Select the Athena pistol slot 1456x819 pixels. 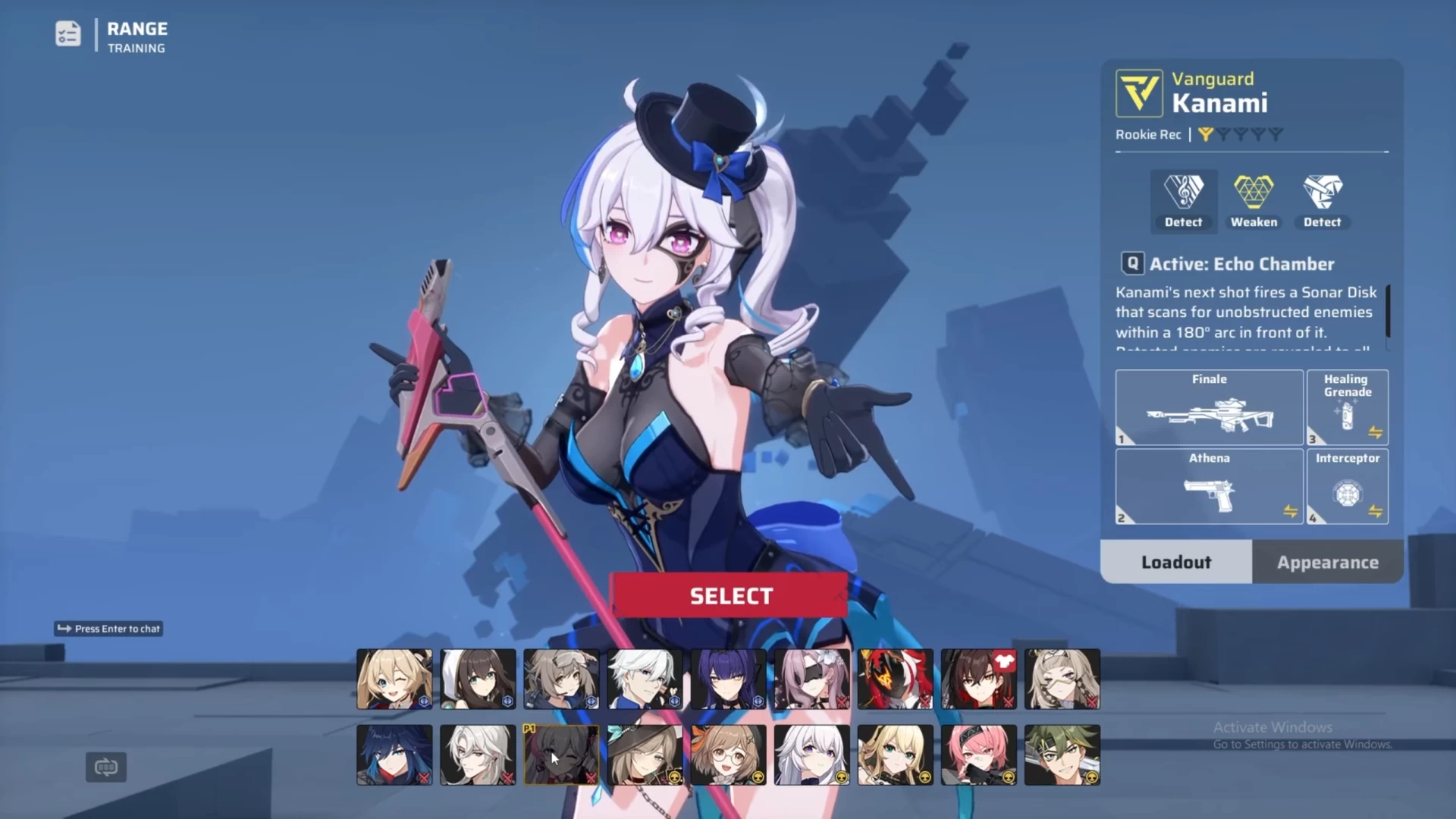point(1209,486)
